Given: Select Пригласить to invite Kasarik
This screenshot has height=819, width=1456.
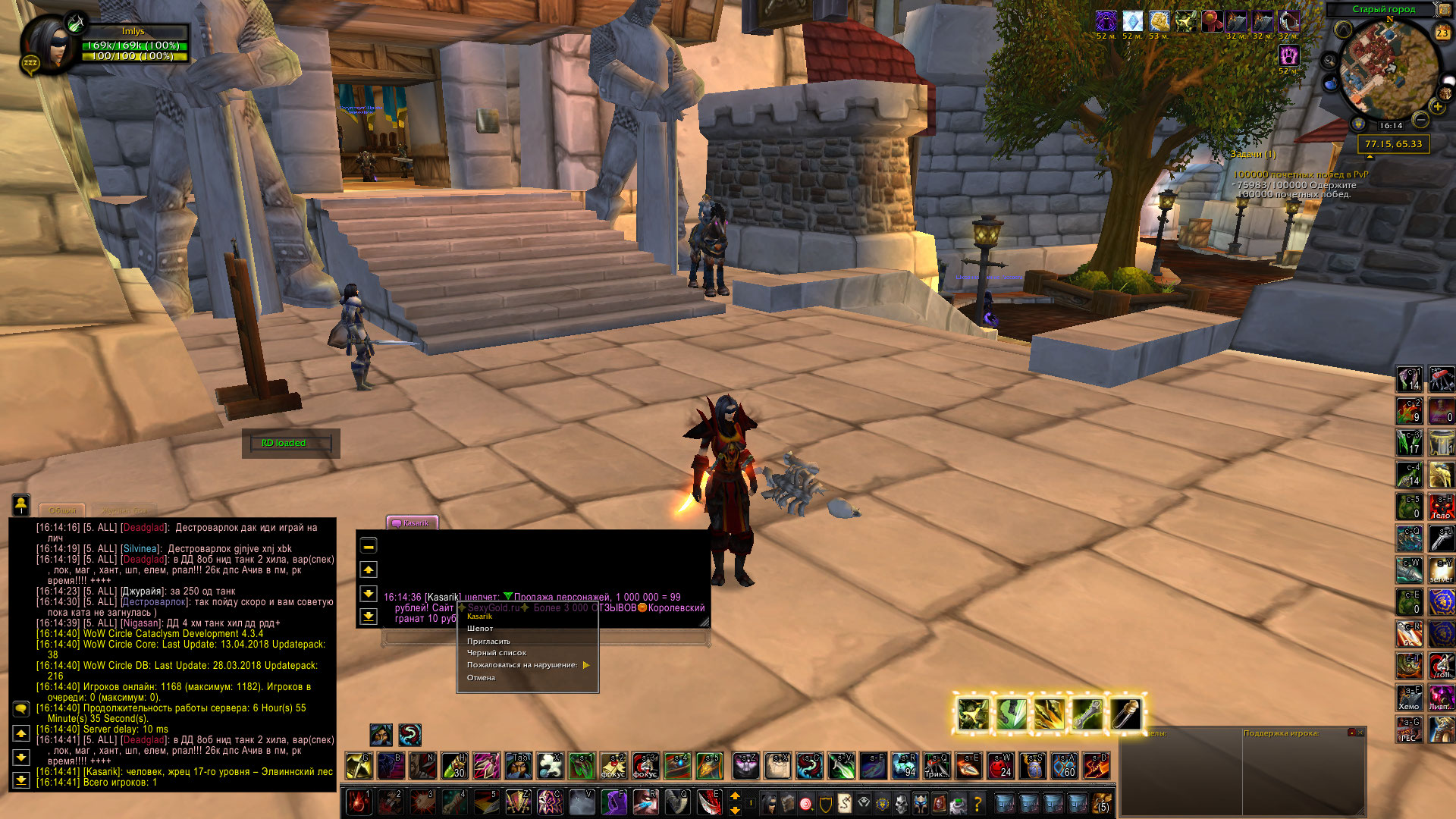Looking at the screenshot, I should 488,642.
